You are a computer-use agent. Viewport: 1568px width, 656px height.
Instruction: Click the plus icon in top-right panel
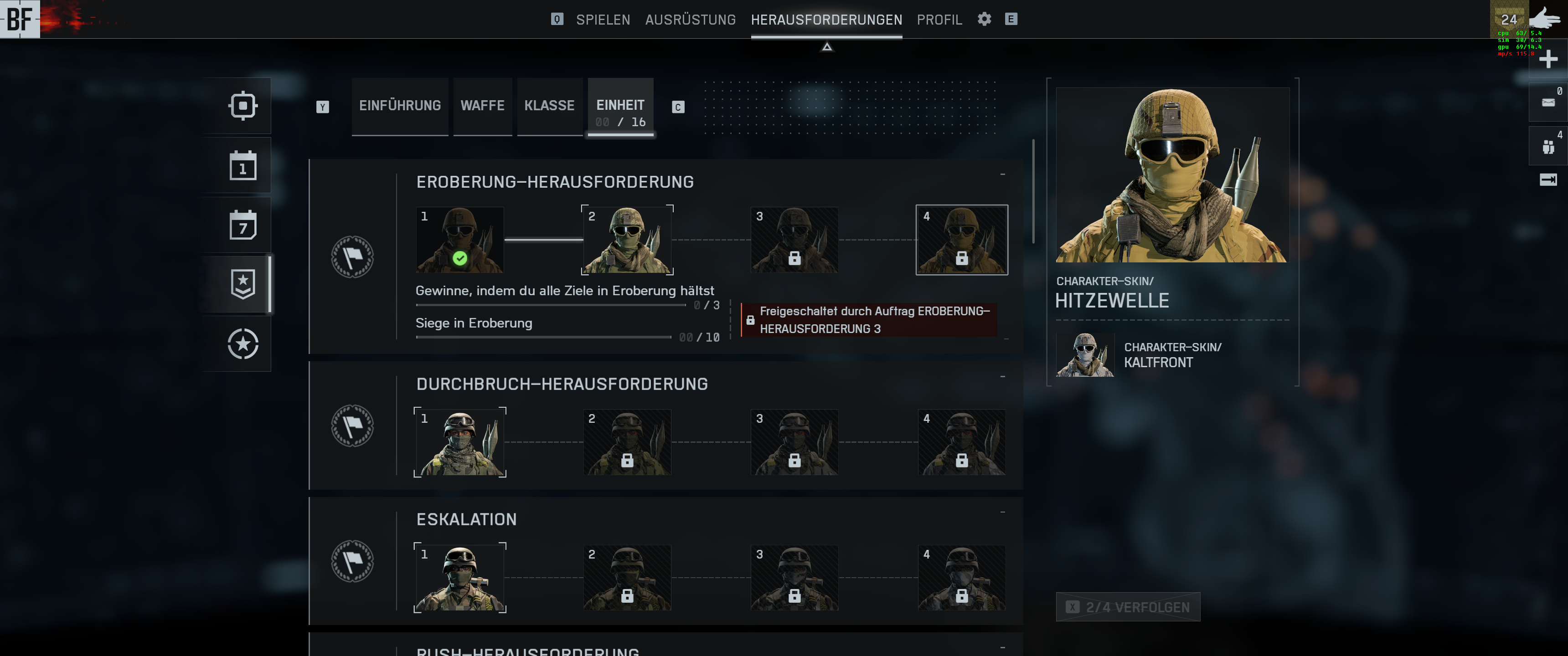[1548, 59]
